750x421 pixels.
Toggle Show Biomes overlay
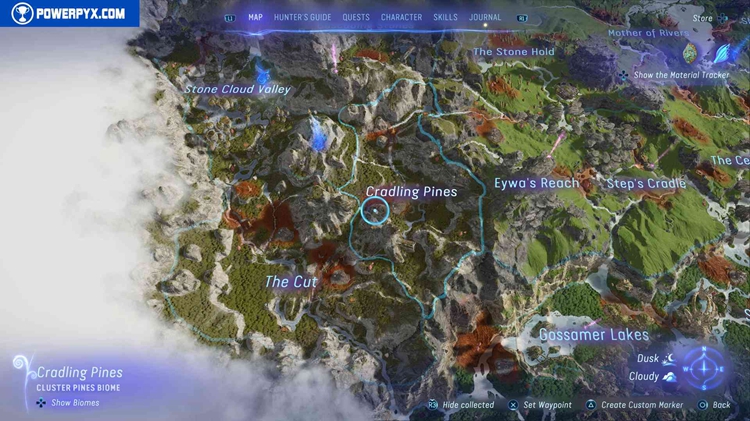click(x=75, y=403)
